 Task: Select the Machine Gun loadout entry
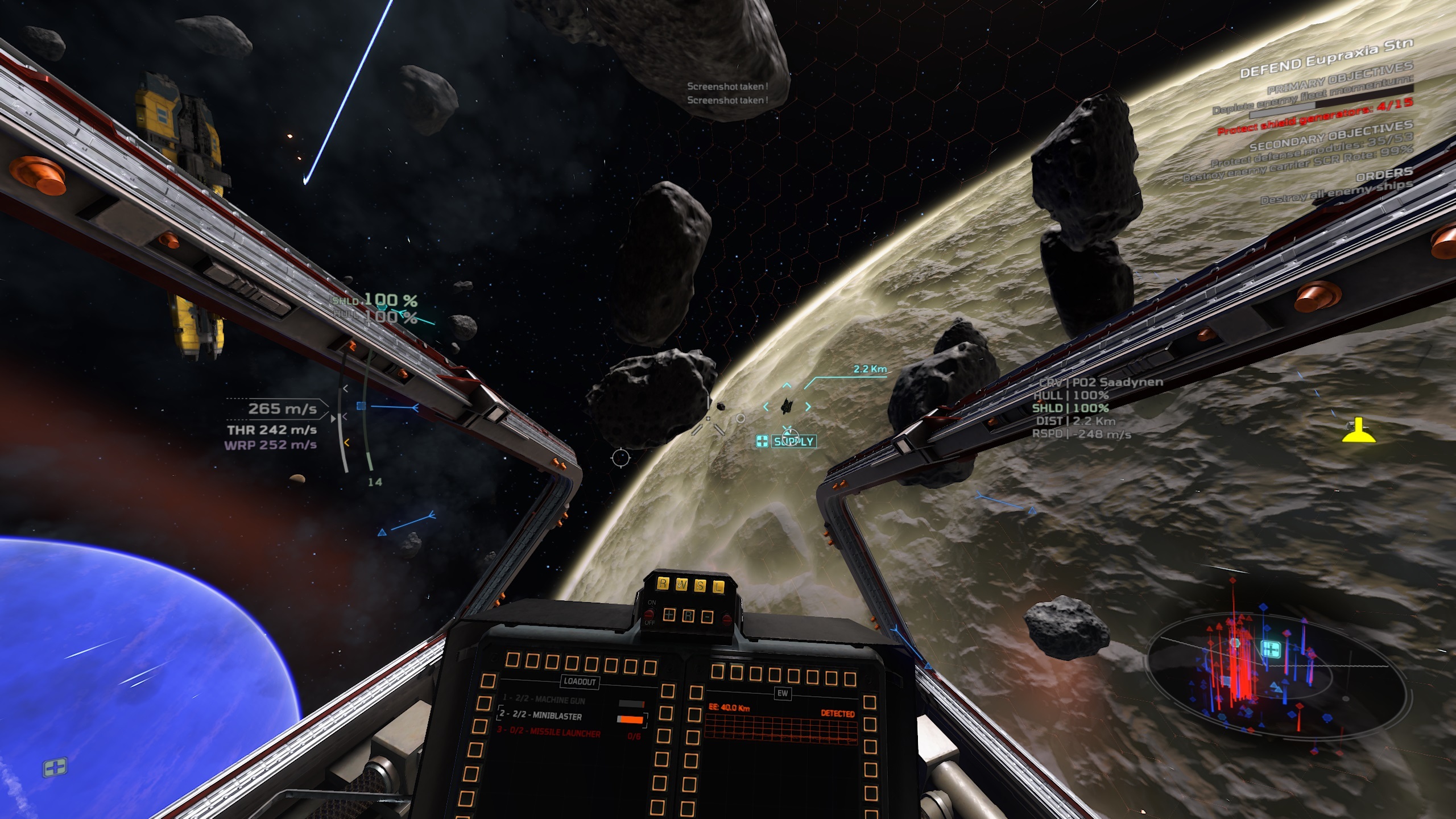pos(543,700)
